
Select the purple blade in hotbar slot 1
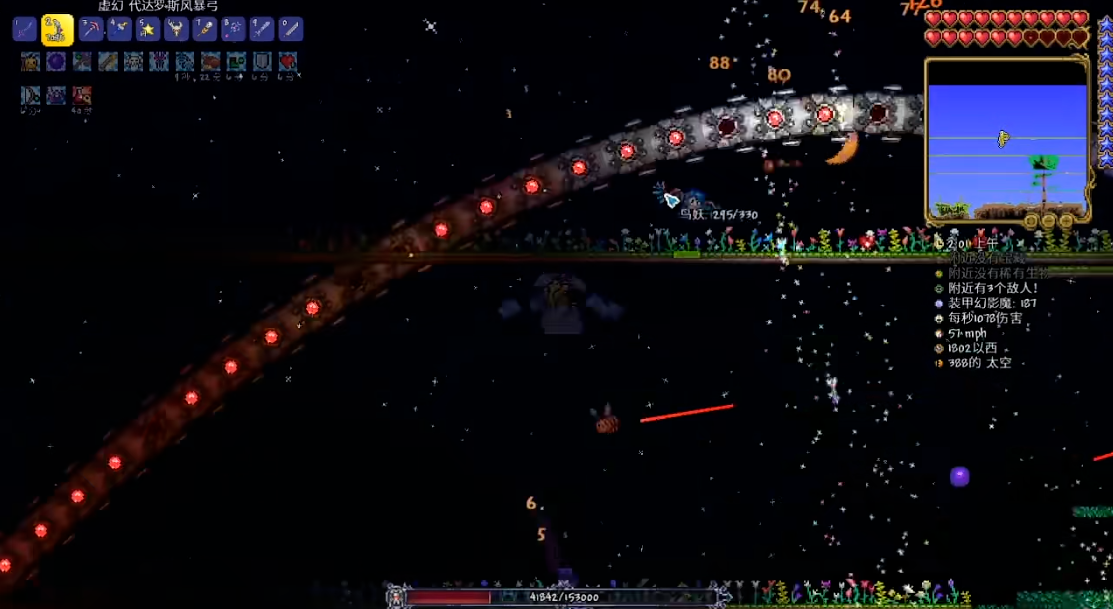click(x=24, y=29)
